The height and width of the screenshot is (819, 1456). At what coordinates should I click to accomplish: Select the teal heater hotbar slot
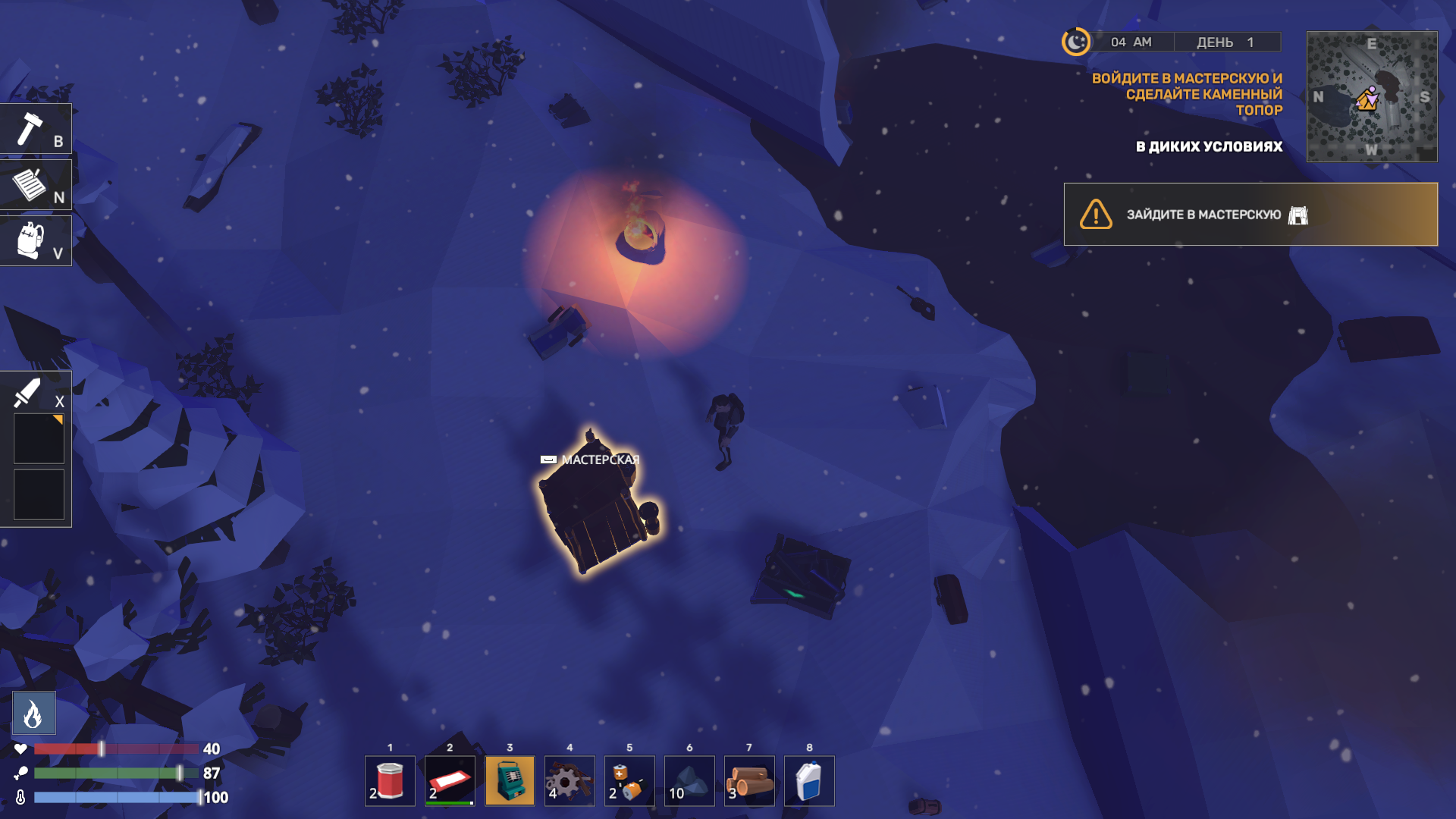[510, 781]
